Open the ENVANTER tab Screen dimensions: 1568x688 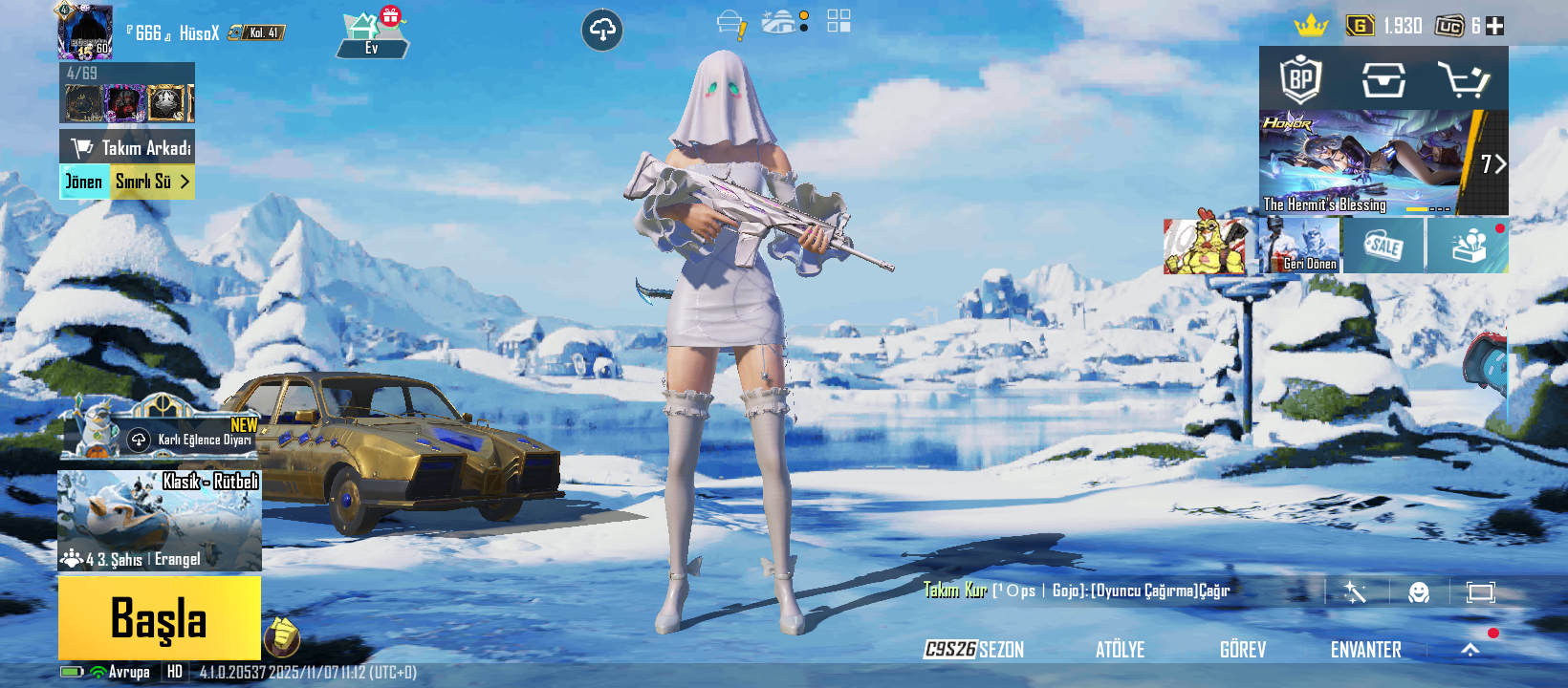1366,650
